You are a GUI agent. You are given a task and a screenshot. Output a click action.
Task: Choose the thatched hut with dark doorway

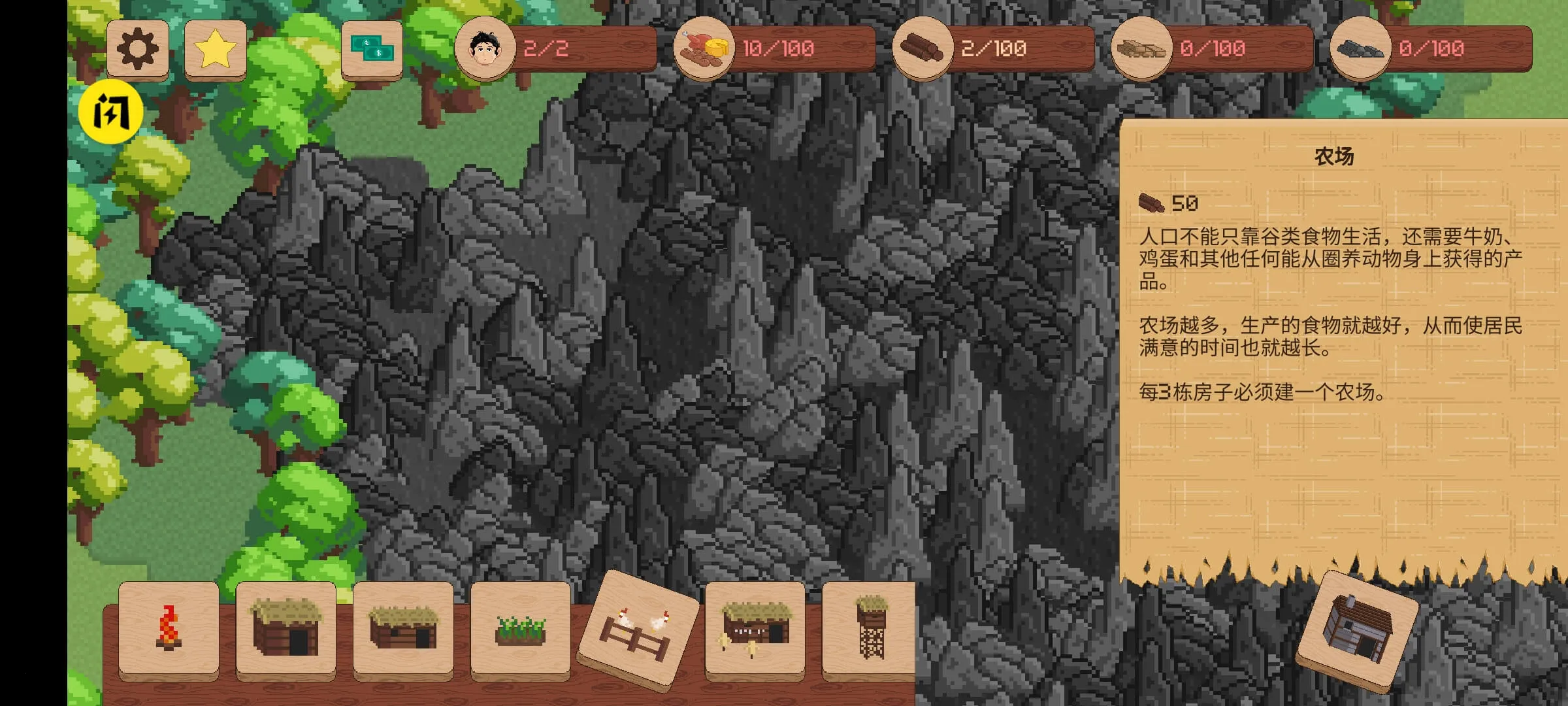(286, 628)
